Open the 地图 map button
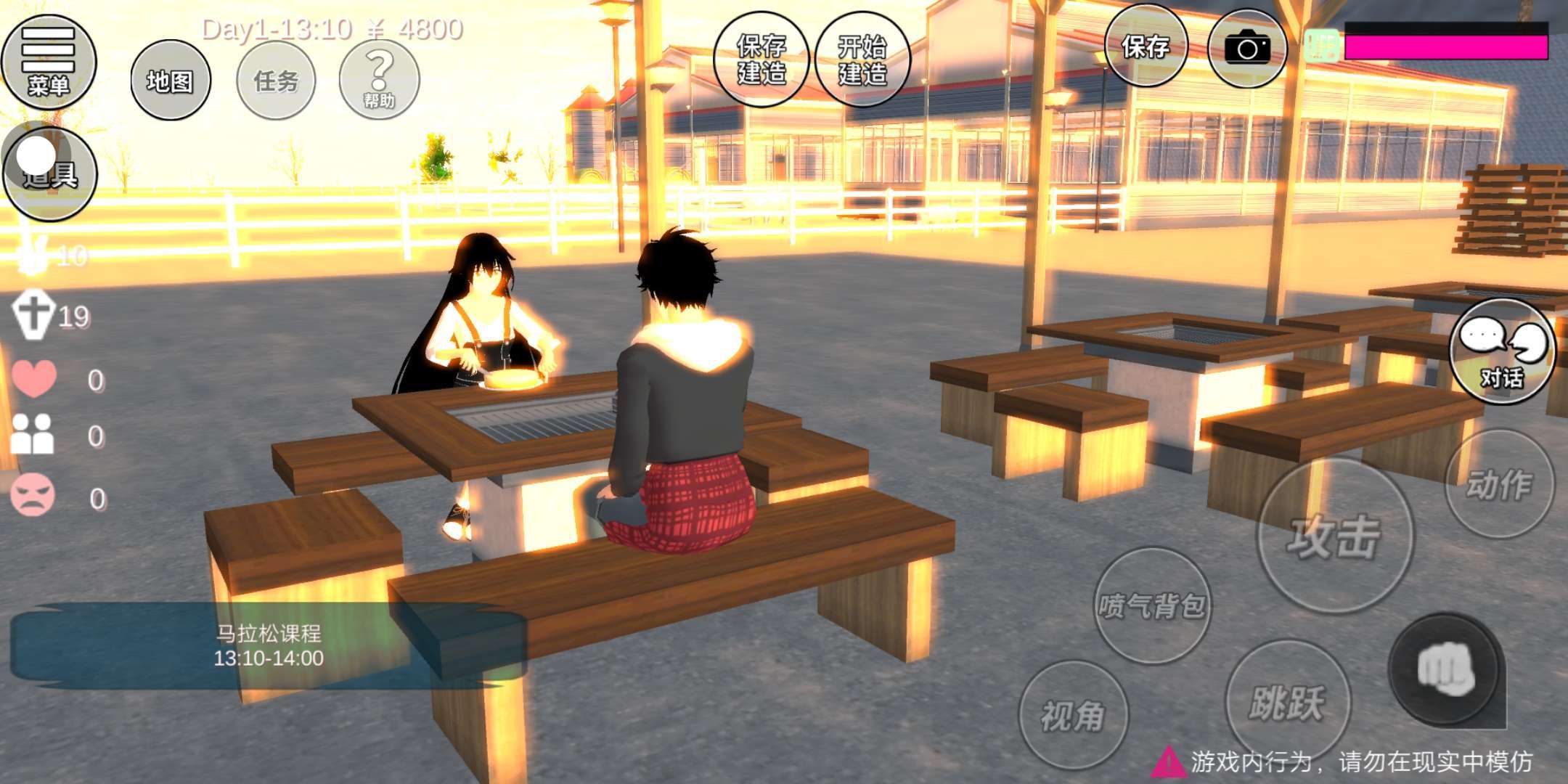The width and height of the screenshot is (1568, 784). click(171, 81)
